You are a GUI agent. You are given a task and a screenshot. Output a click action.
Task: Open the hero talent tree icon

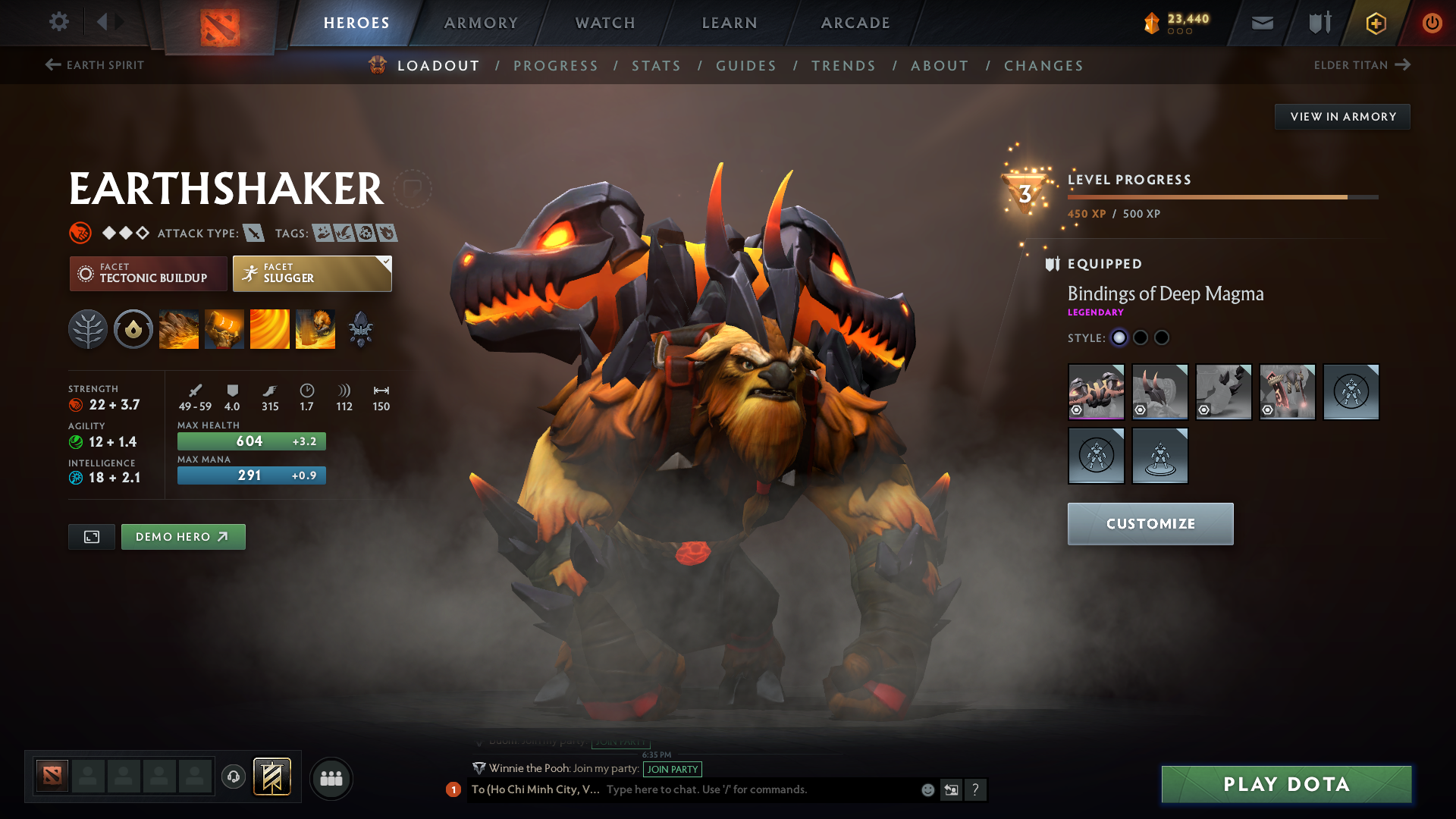pyautogui.click(x=87, y=328)
